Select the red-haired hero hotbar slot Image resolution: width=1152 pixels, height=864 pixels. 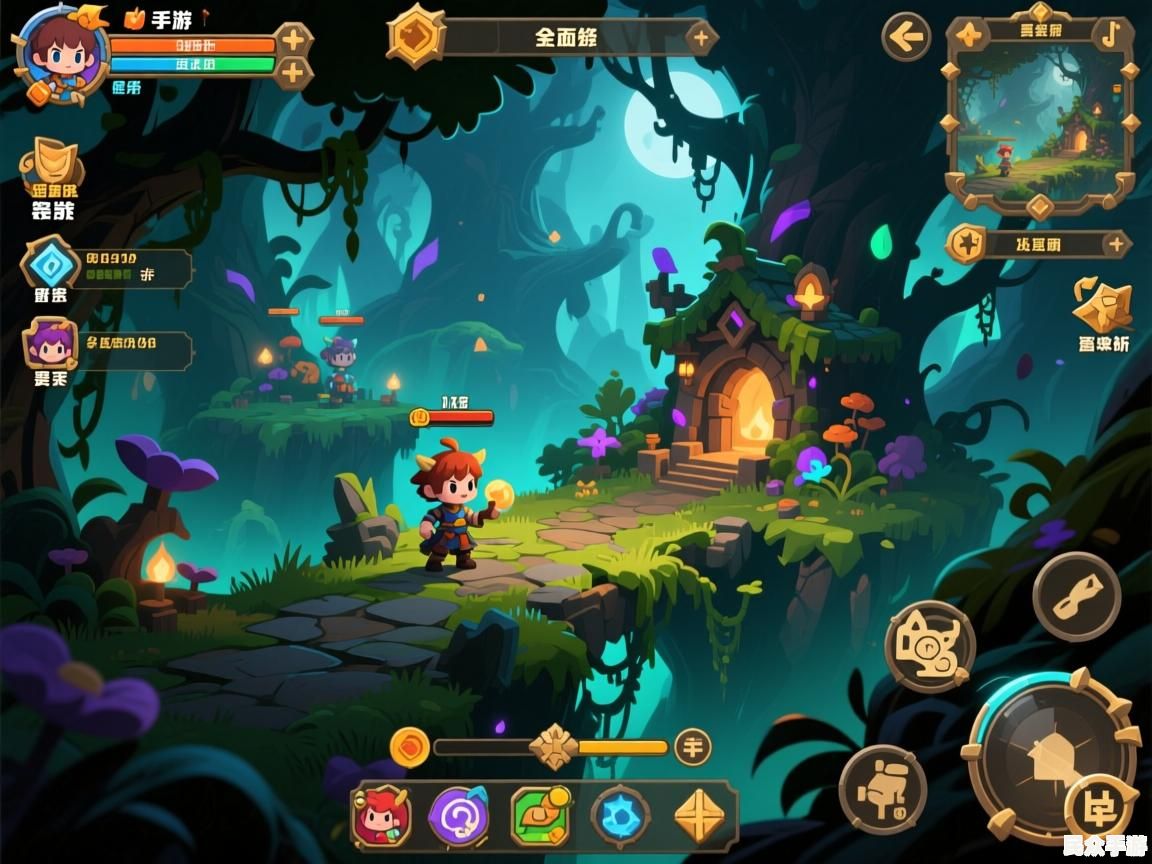pos(381,816)
